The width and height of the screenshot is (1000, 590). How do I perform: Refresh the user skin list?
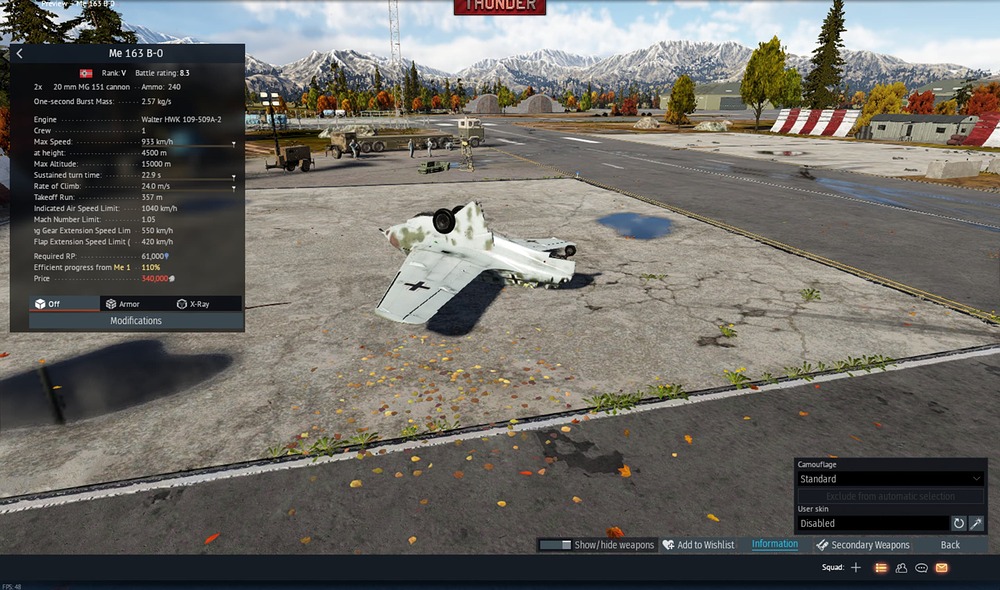tap(958, 523)
